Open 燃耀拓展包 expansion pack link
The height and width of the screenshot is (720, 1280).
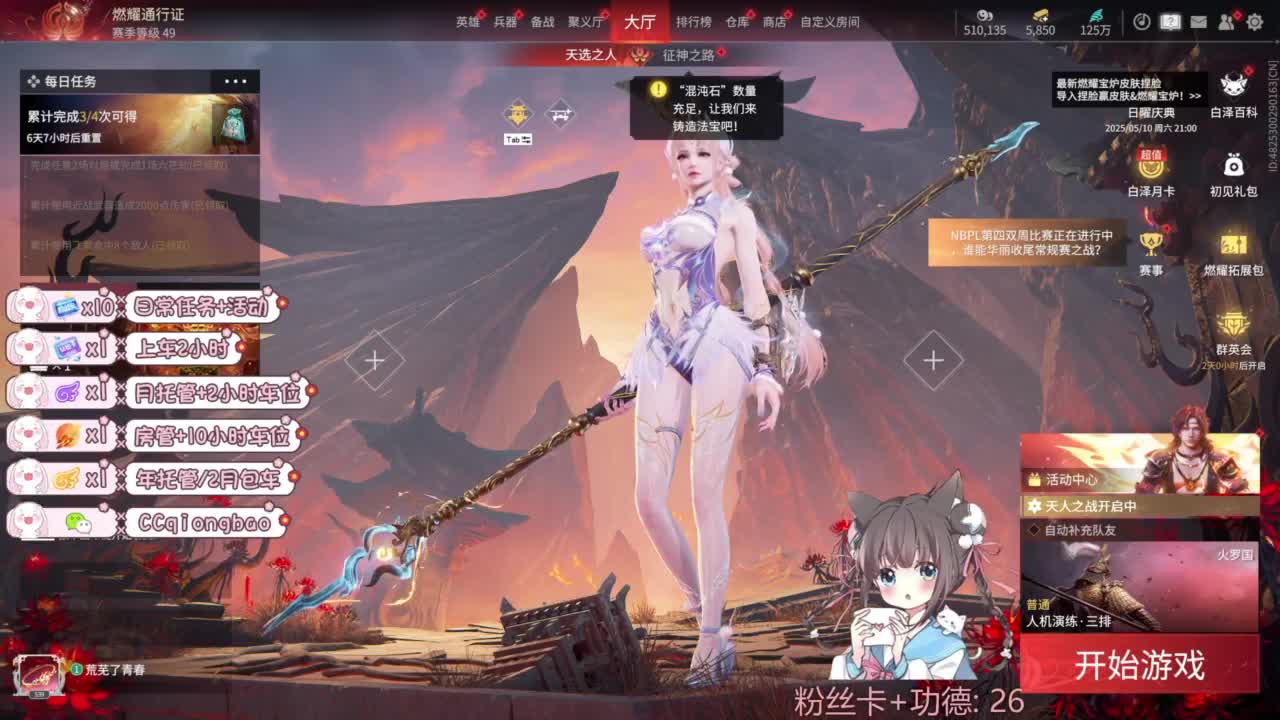pos(1233,245)
